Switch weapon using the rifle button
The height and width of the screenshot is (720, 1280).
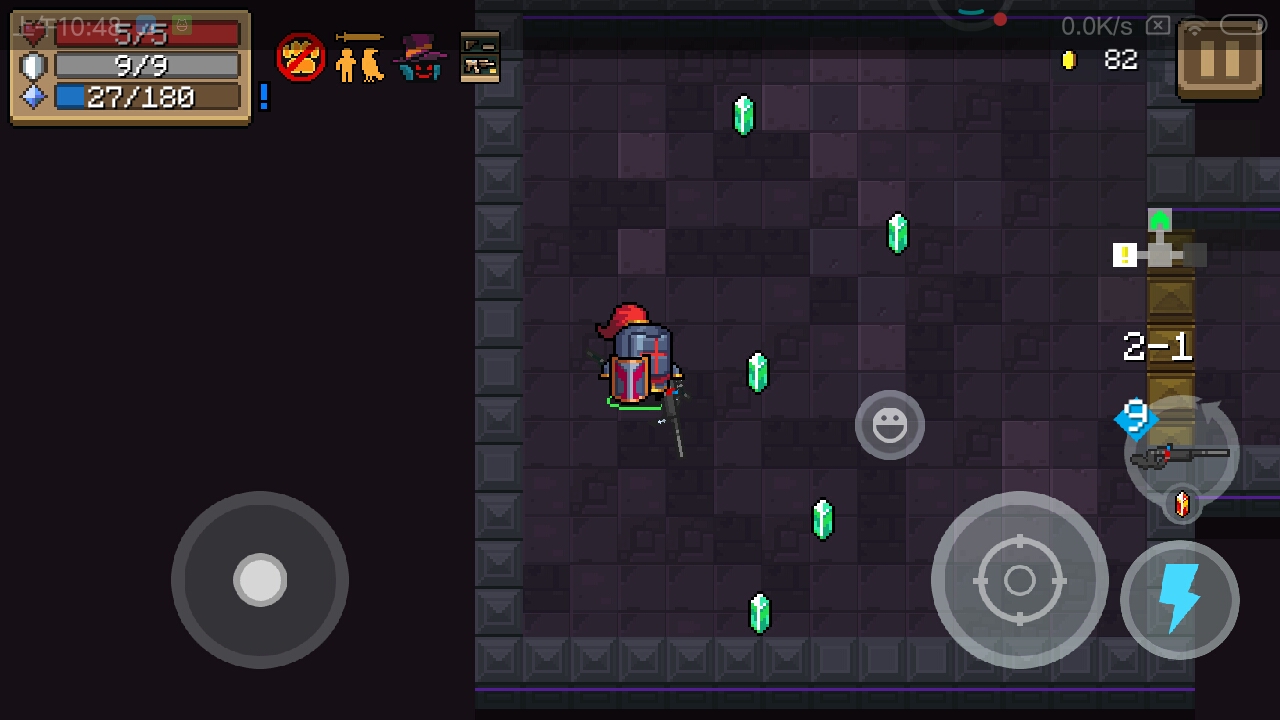1182,455
